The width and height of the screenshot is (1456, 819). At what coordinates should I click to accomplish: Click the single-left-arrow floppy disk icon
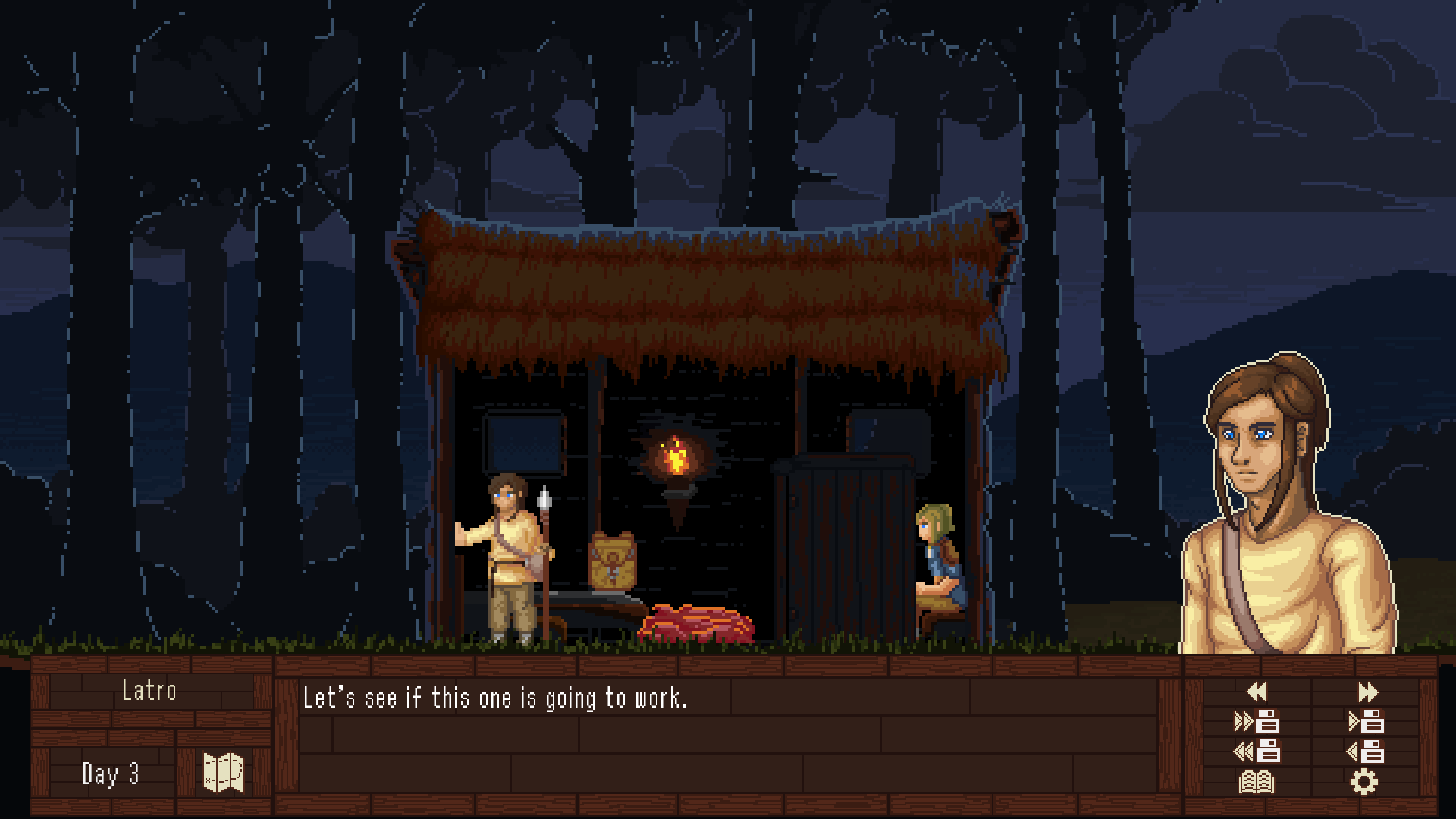click(x=1367, y=751)
